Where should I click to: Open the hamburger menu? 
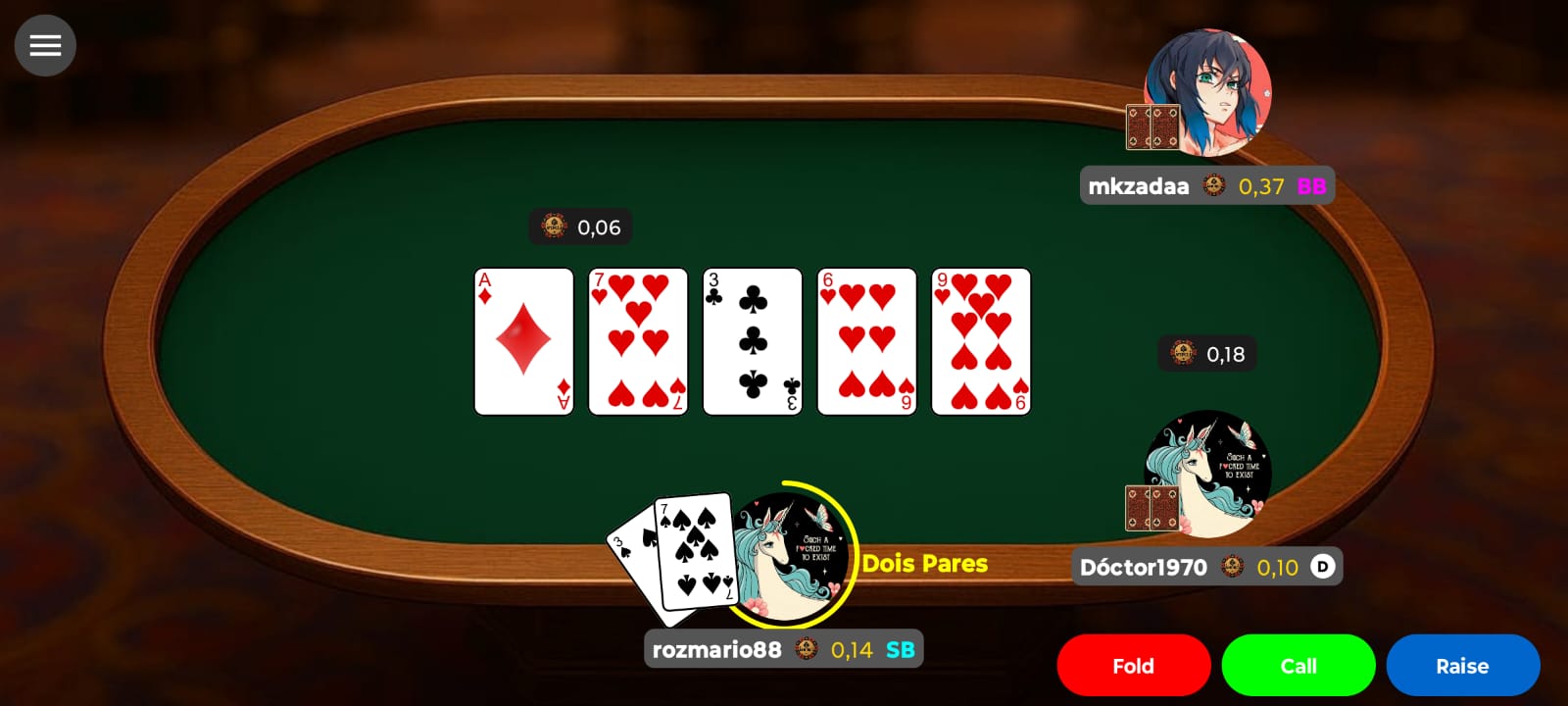coord(45,45)
